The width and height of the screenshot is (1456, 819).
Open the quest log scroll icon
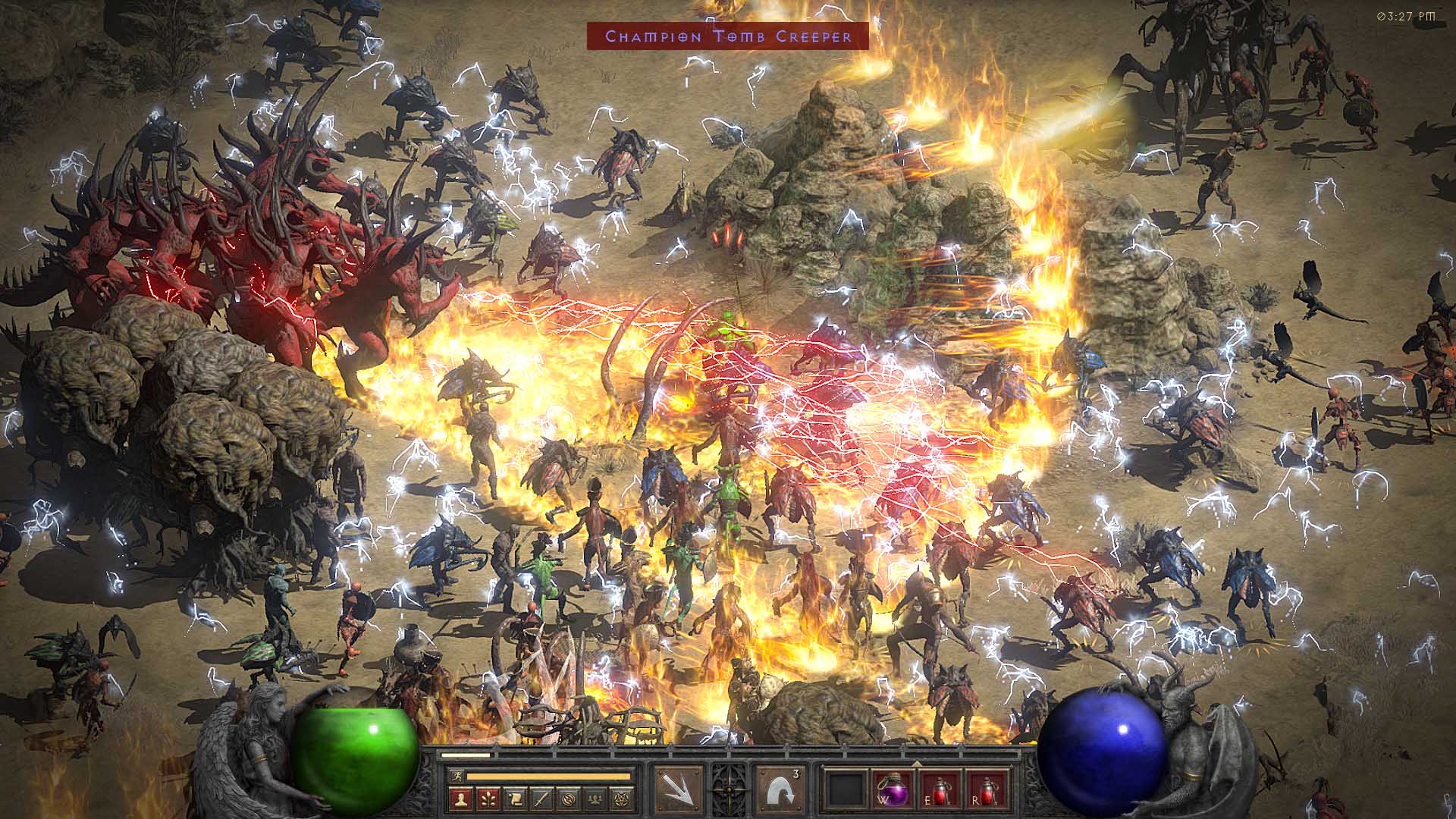click(515, 798)
